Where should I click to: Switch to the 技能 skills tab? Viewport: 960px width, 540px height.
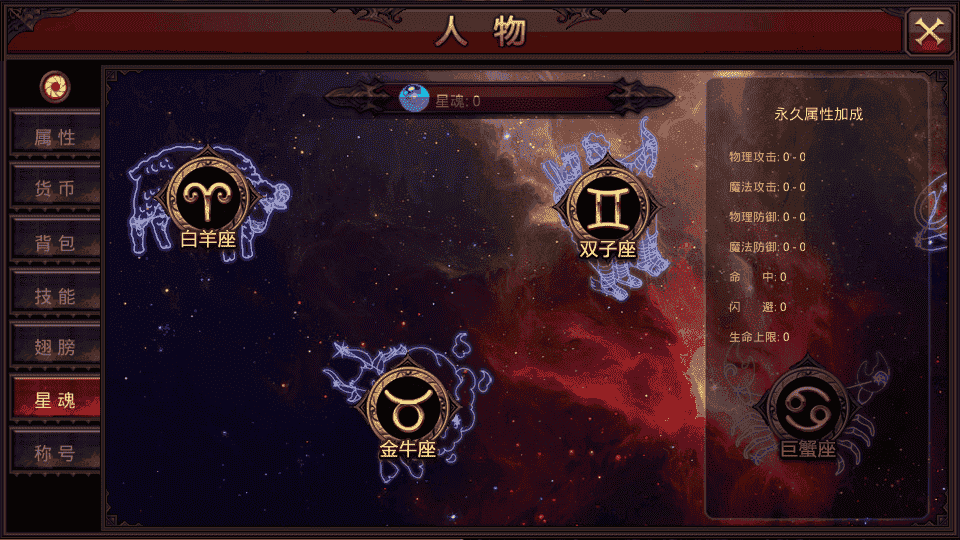[55, 296]
